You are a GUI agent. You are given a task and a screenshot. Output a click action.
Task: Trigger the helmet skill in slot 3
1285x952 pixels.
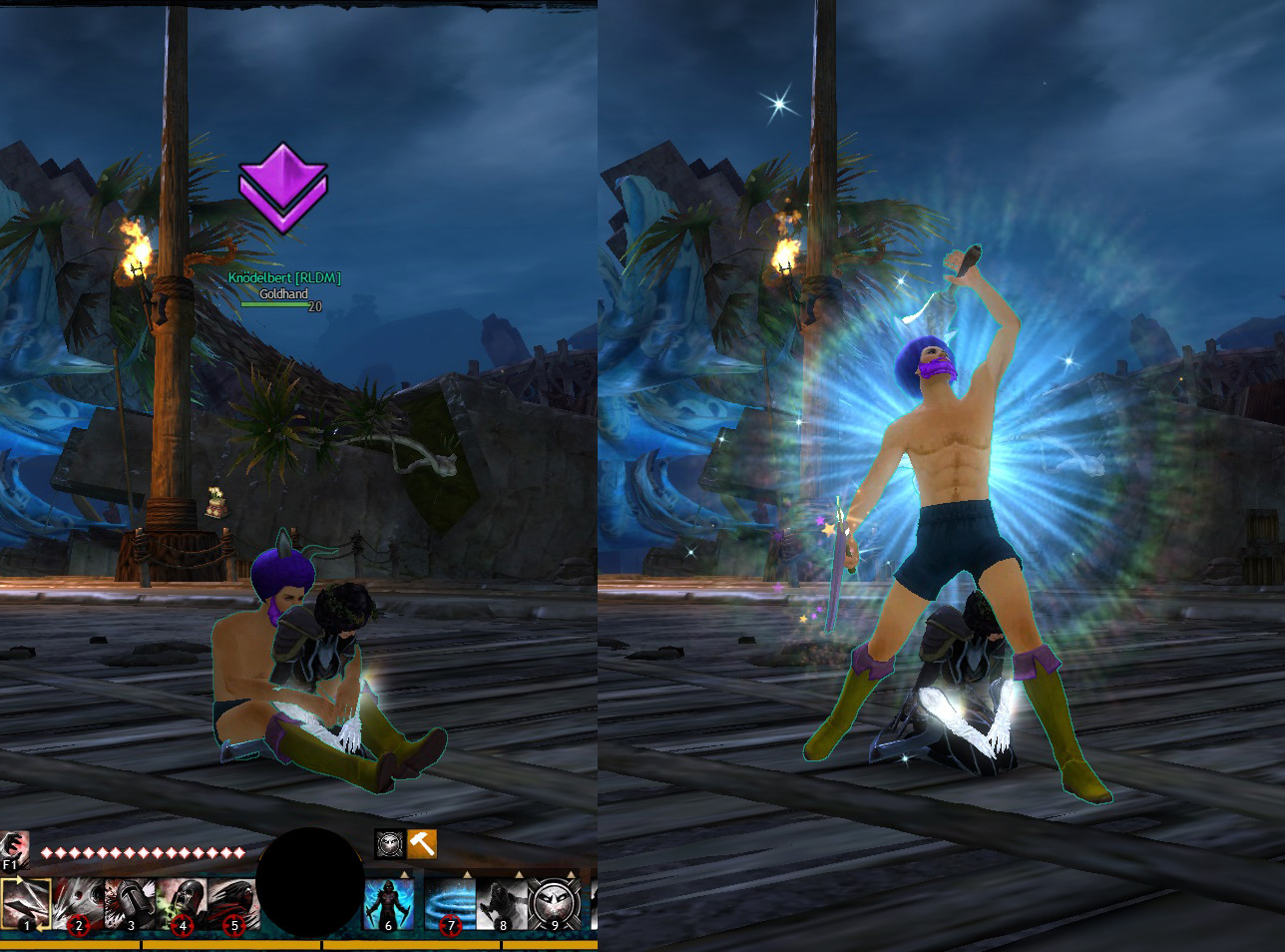click(131, 903)
